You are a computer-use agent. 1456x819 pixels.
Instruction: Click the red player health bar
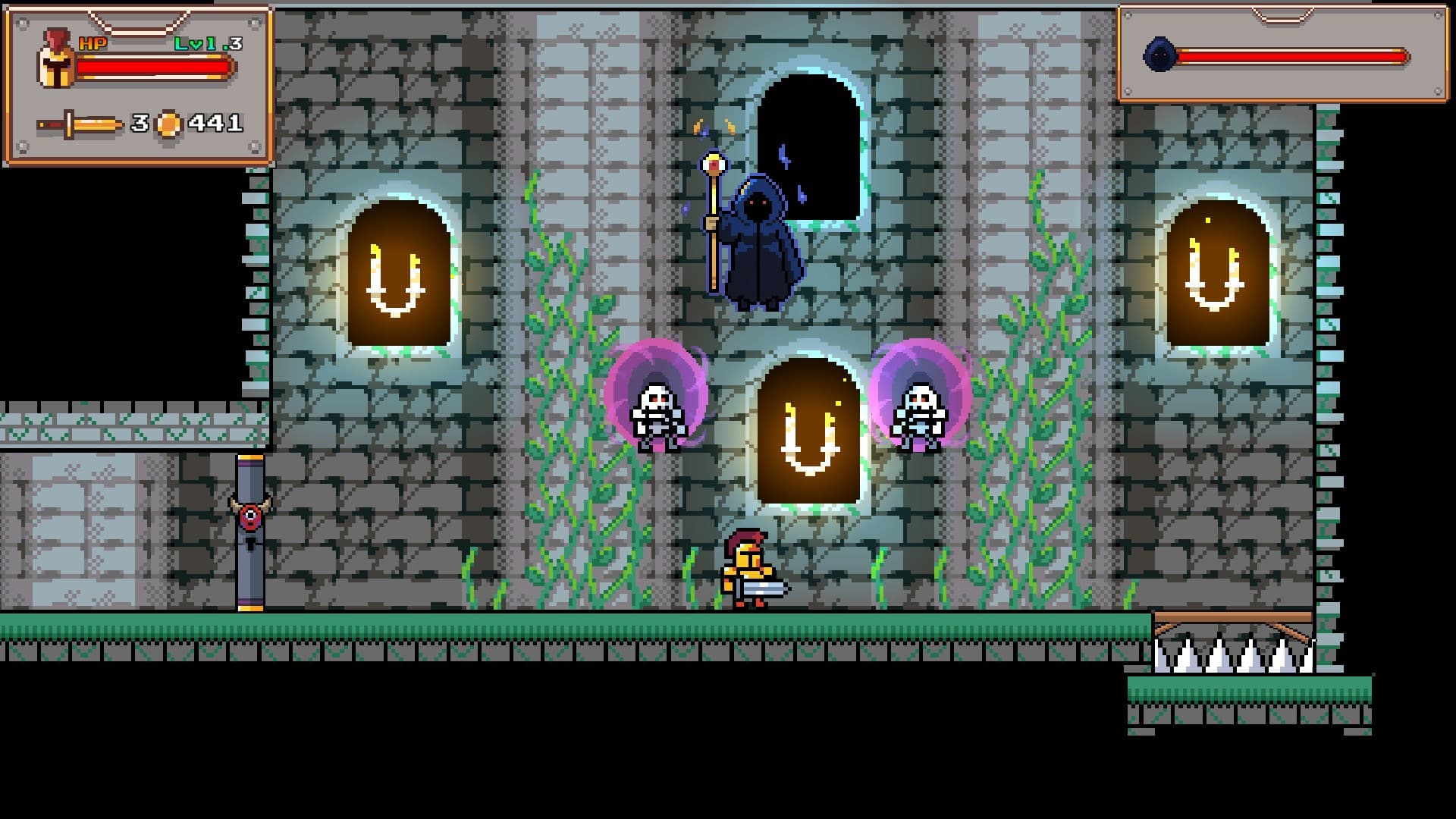pyautogui.click(x=152, y=68)
